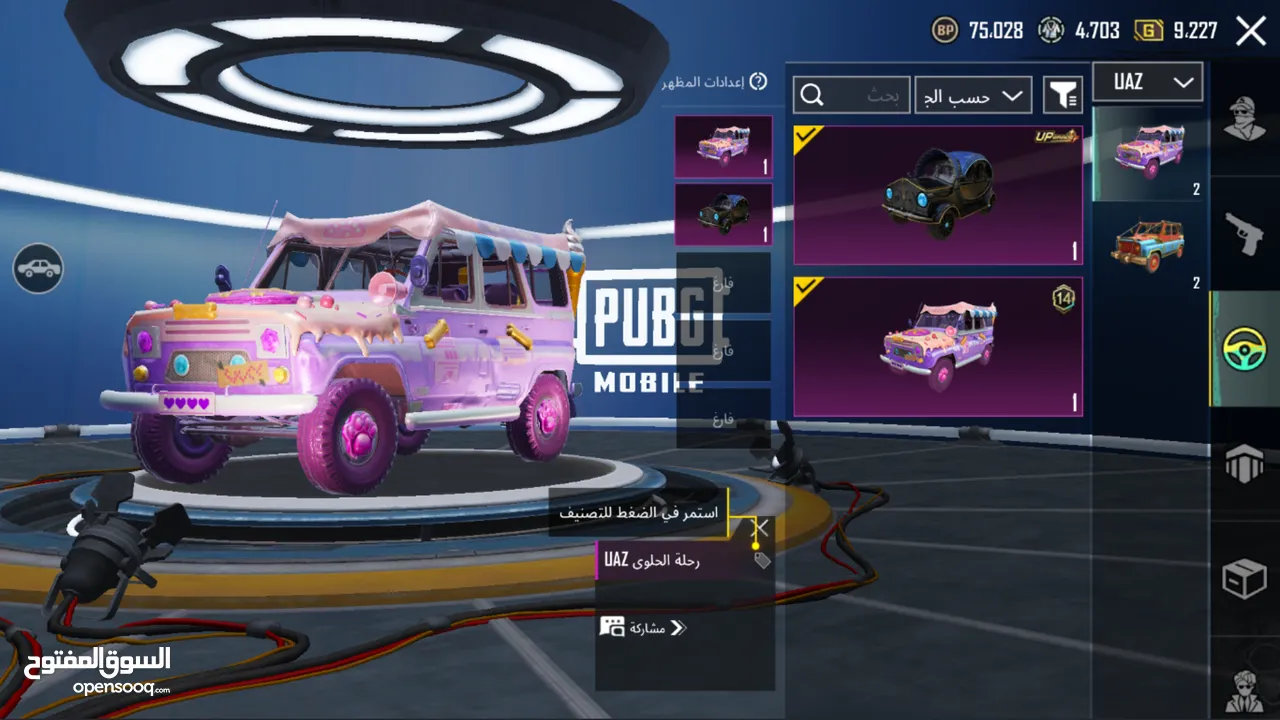Open the steering wheel vehicles tab

click(1245, 349)
